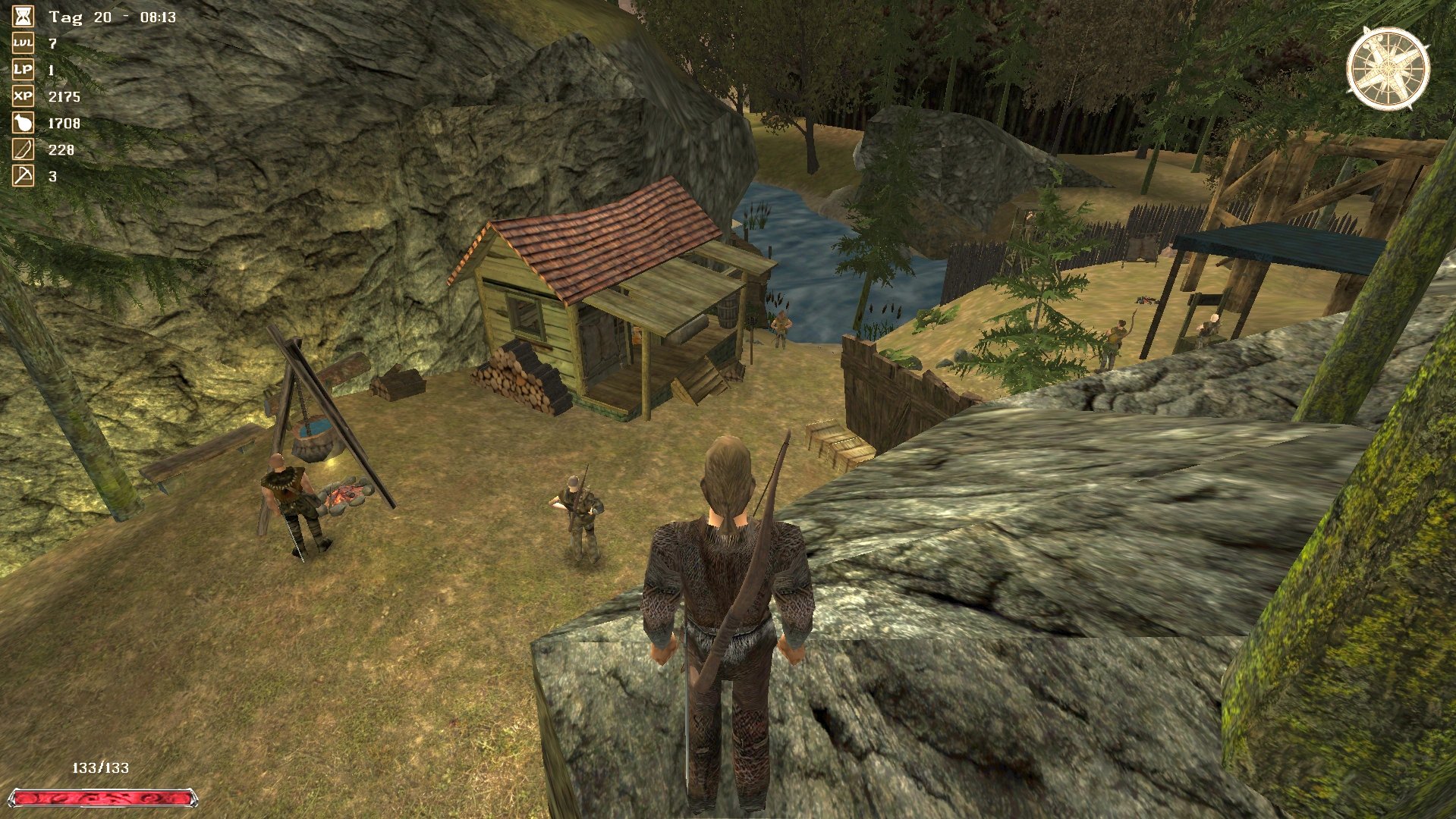Select the XP experience icon
Image resolution: width=1456 pixels, height=819 pixels.
click(x=23, y=96)
